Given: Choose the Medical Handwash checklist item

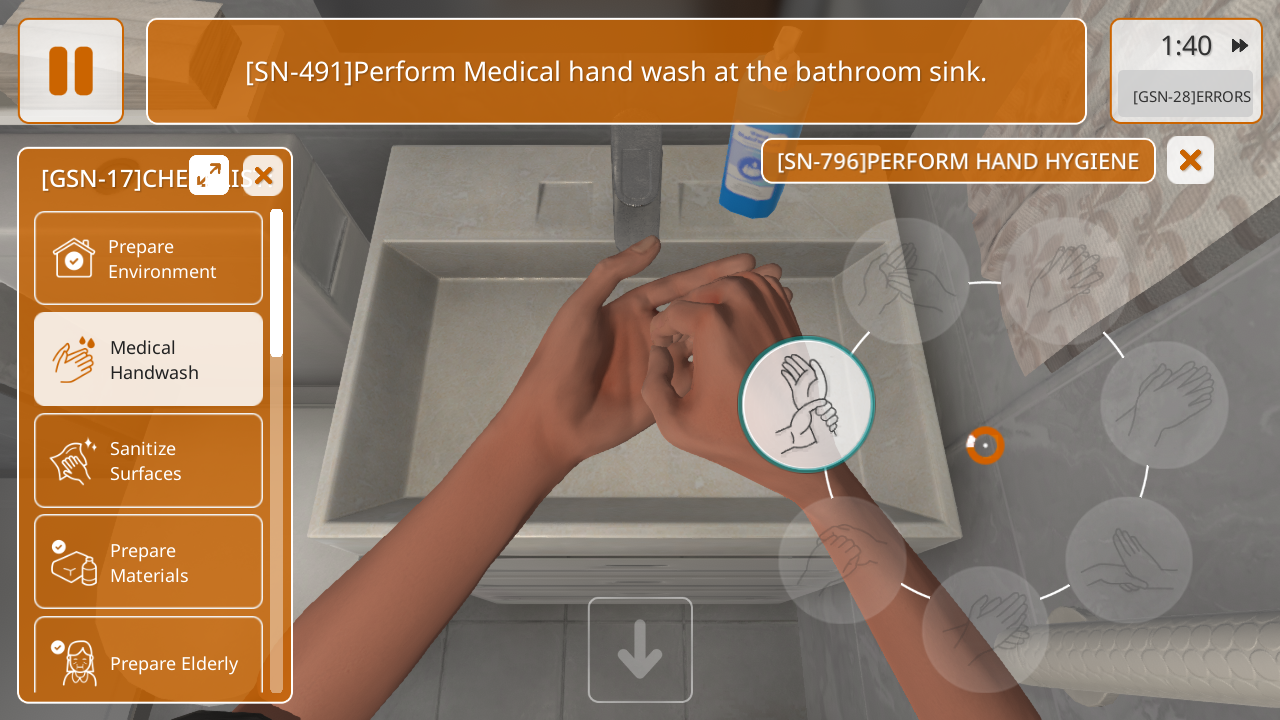Looking at the screenshot, I should pyautogui.click(x=148, y=359).
